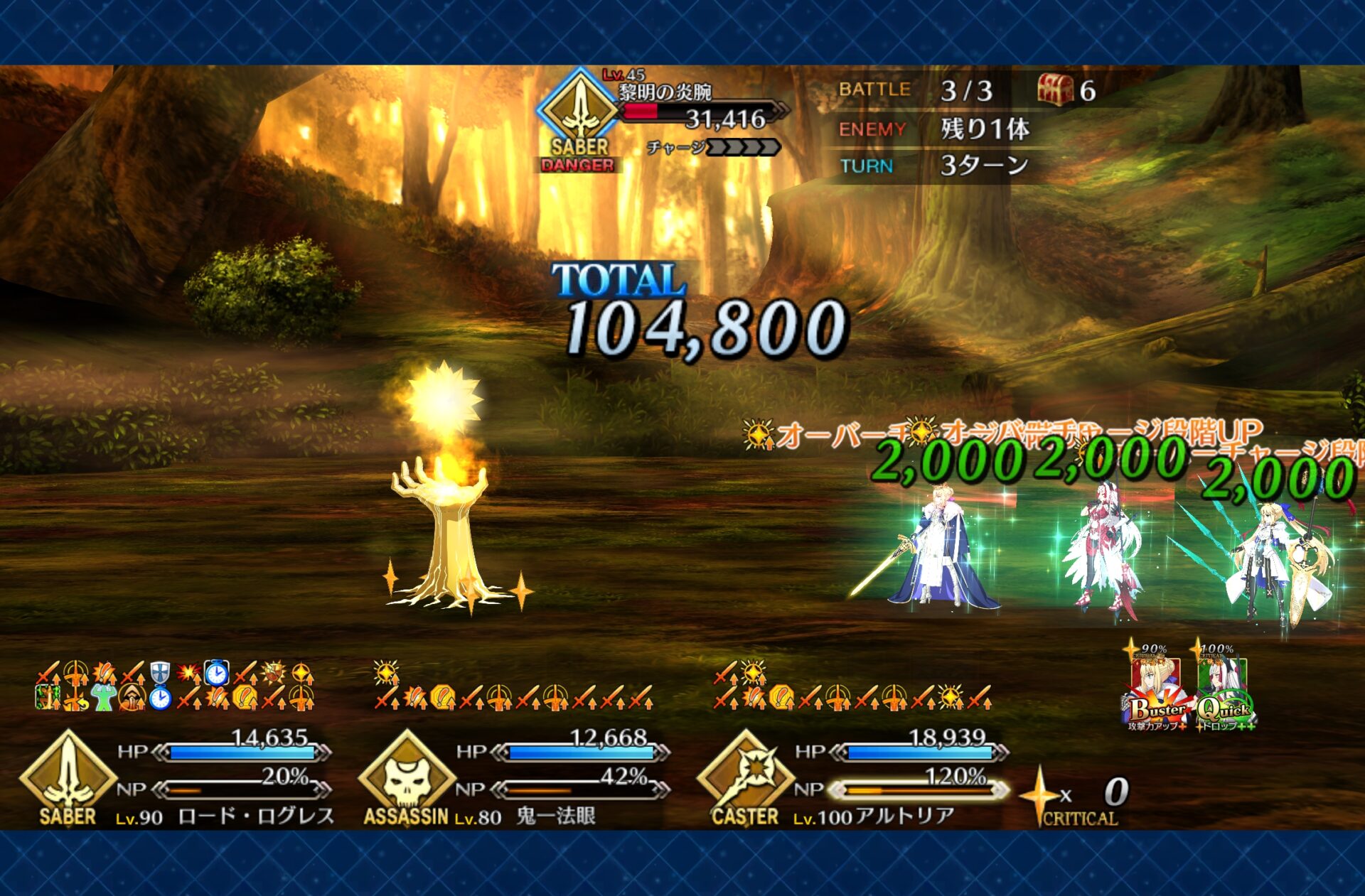Tap the Caster class icon for アルトリア
The width and height of the screenshot is (1365, 896).
(x=744, y=774)
